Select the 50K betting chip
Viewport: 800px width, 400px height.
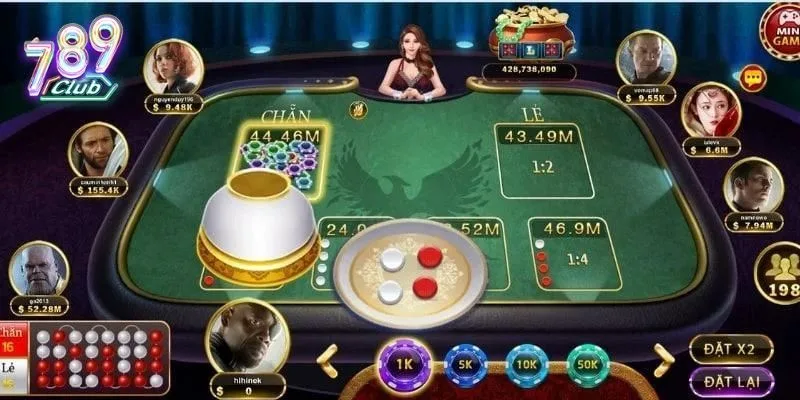[588, 365]
